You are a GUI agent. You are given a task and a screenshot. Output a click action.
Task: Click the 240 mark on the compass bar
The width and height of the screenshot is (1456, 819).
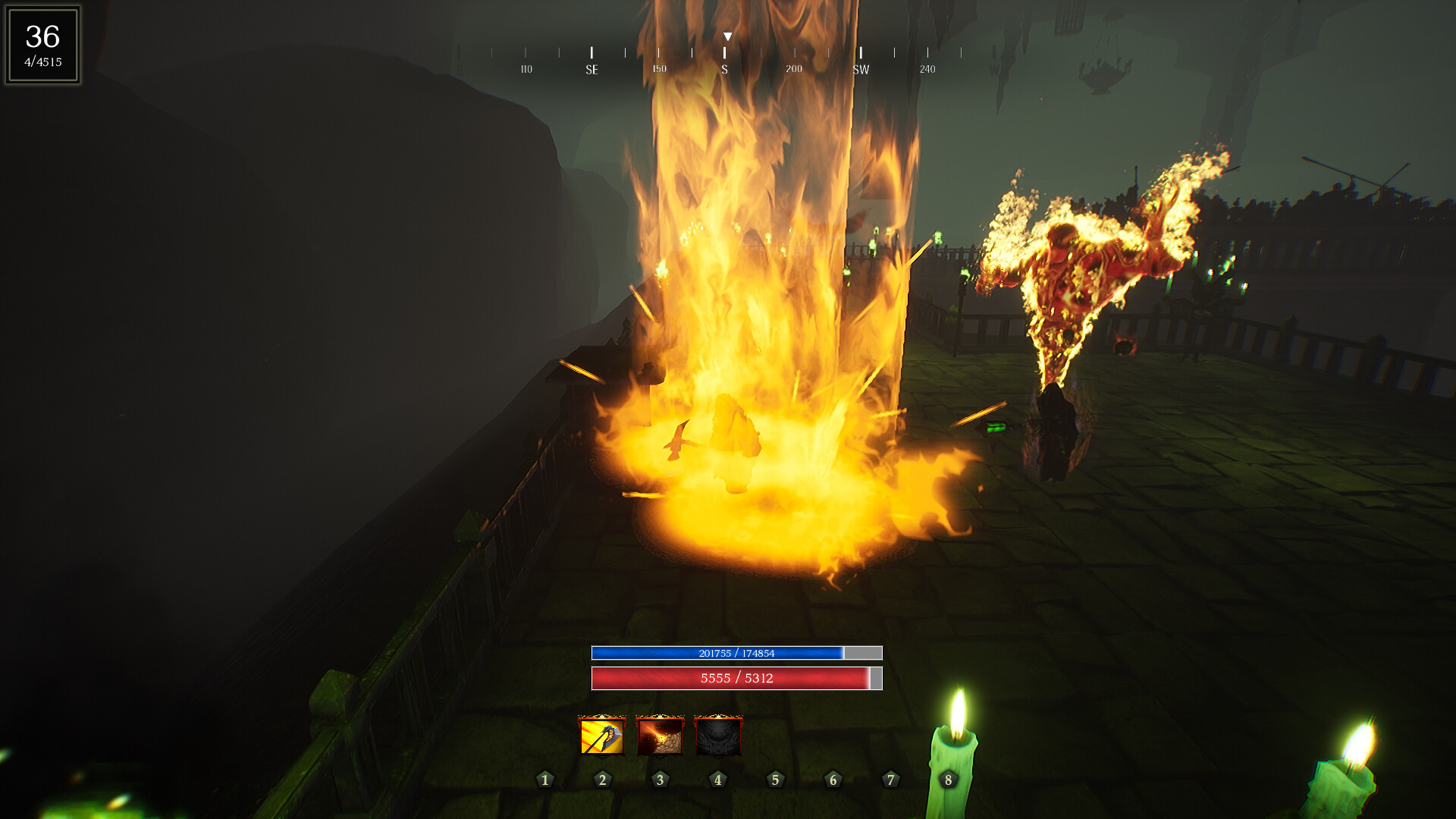927,68
